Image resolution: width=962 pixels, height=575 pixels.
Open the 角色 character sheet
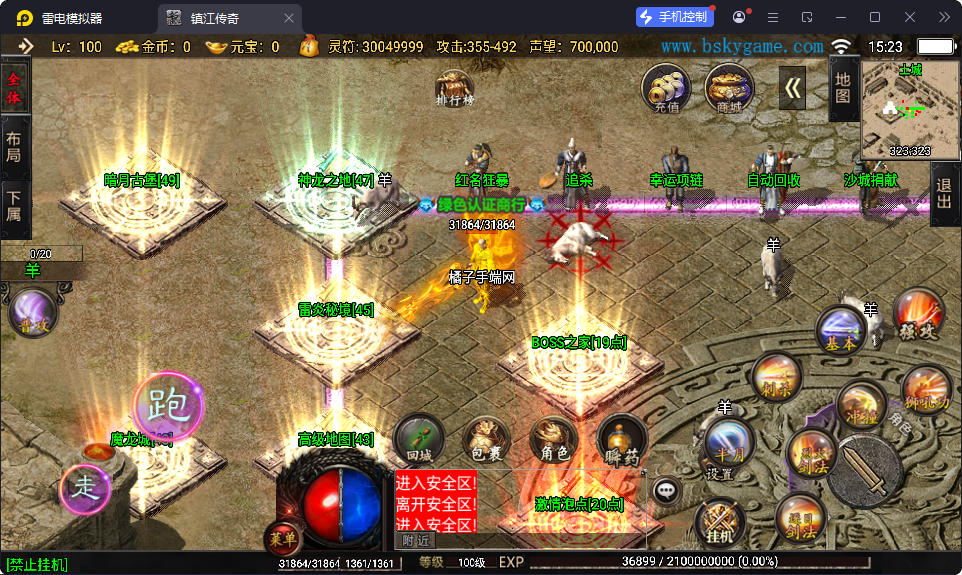554,440
